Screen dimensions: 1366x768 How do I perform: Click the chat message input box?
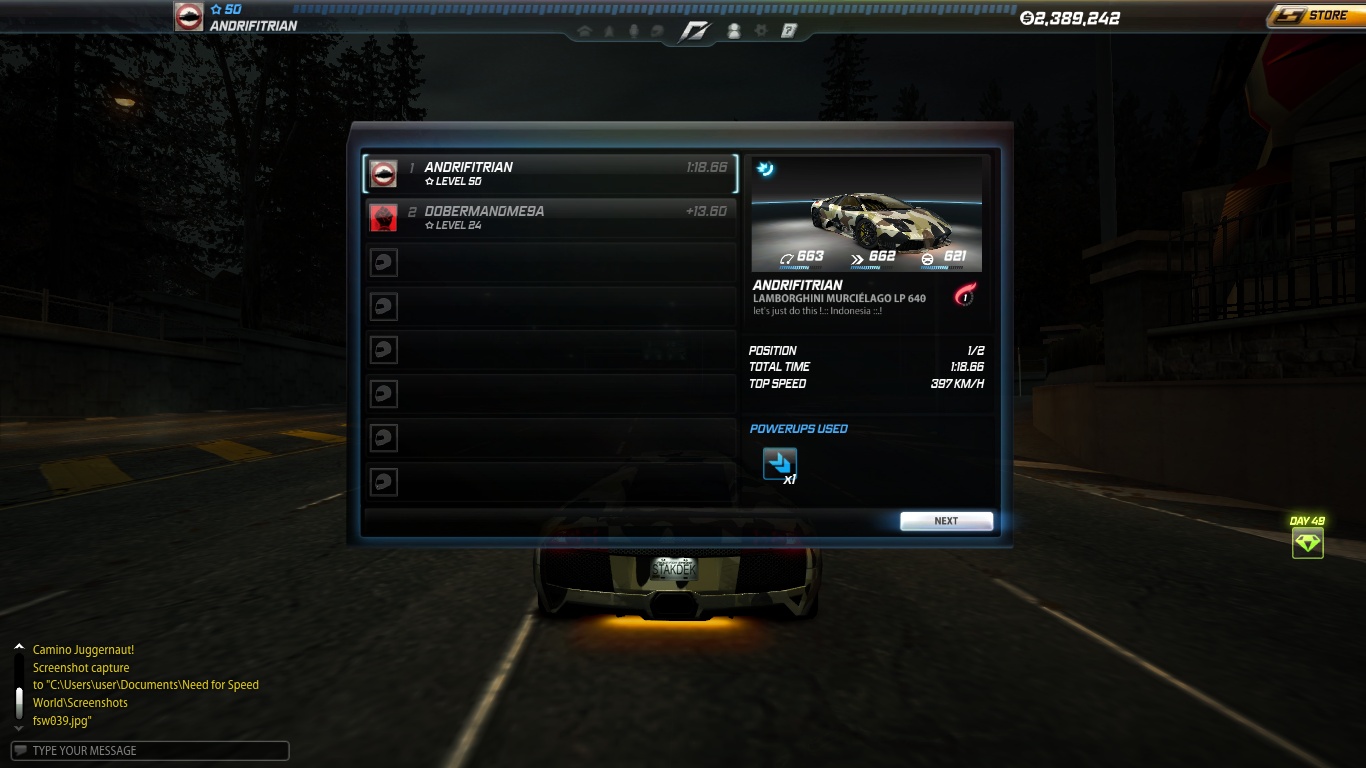(150, 751)
